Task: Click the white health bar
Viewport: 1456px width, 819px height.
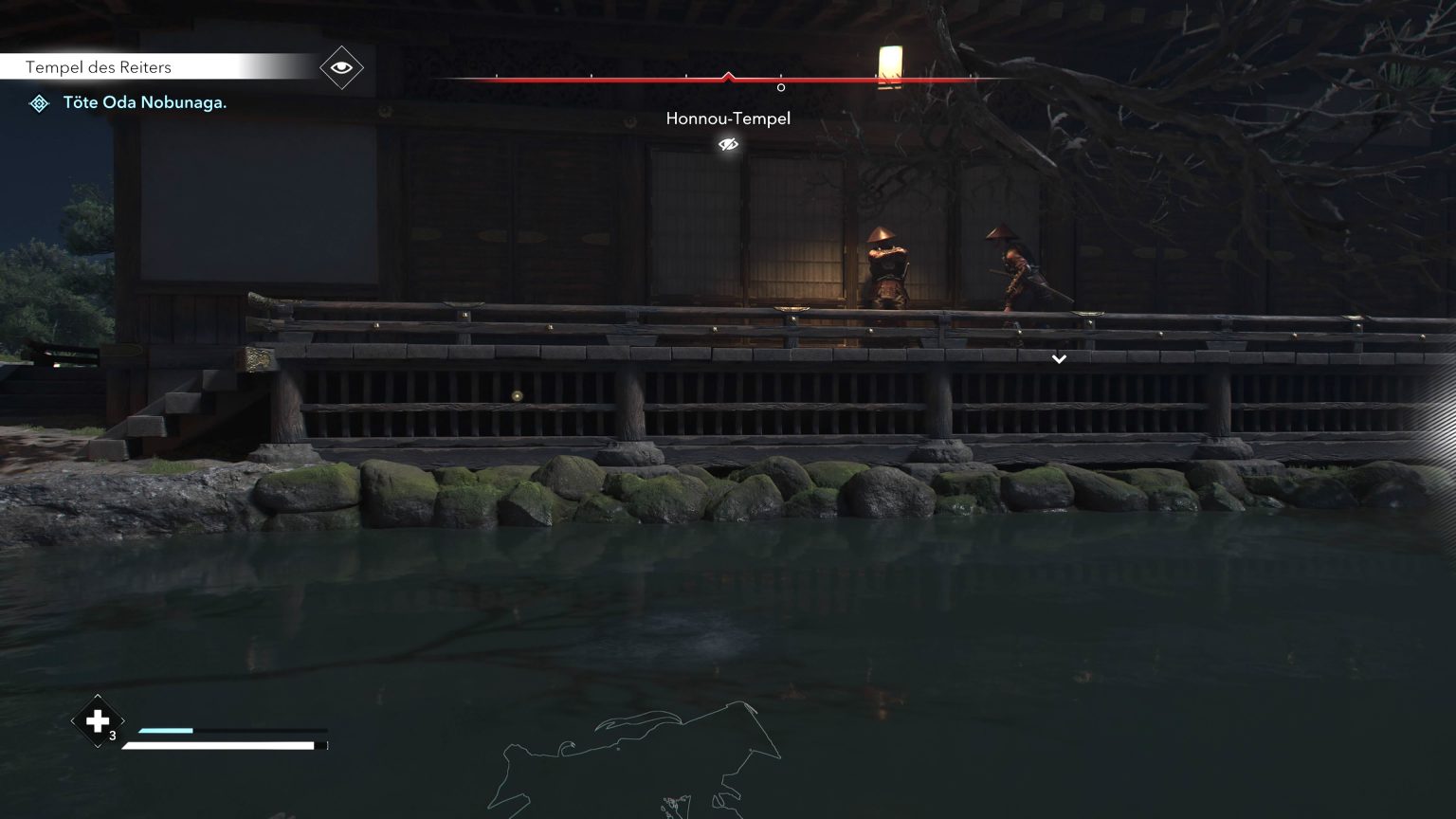Action: coord(223,745)
